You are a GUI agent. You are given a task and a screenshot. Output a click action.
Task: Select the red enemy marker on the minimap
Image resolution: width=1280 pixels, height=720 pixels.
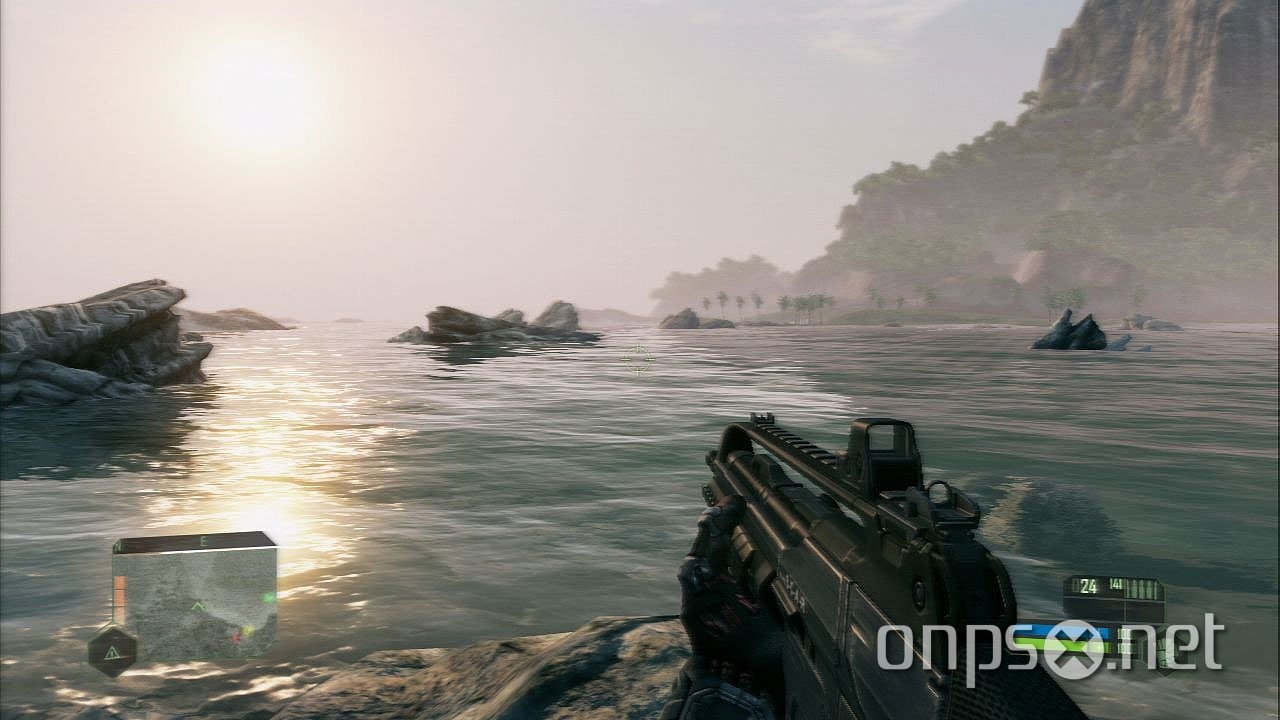point(235,637)
